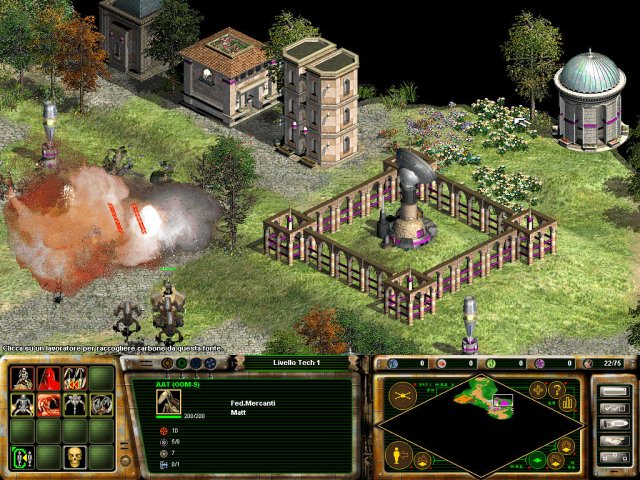This screenshot has height=480, width=640.
Task: Open the main menu button above objectives
Action: [612, 392]
